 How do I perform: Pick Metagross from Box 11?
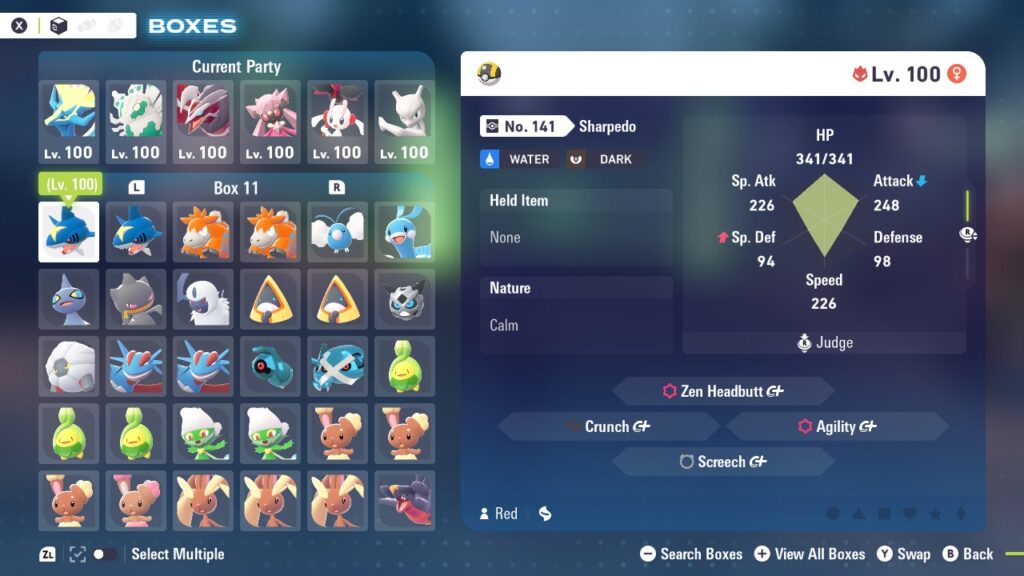tap(338, 365)
